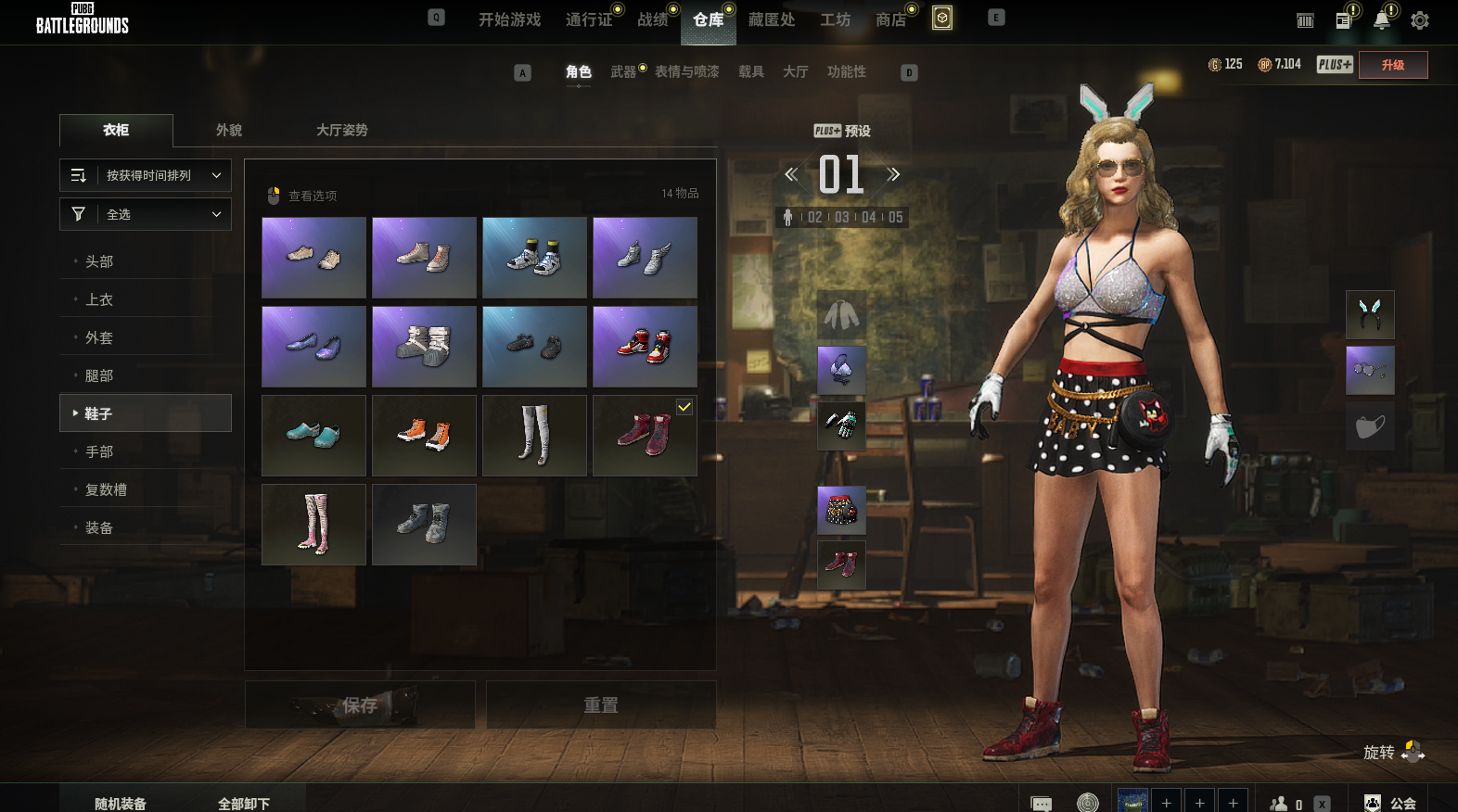Open the settings gear icon
Screen dimensions: 1458x812
coord(1419,20)
